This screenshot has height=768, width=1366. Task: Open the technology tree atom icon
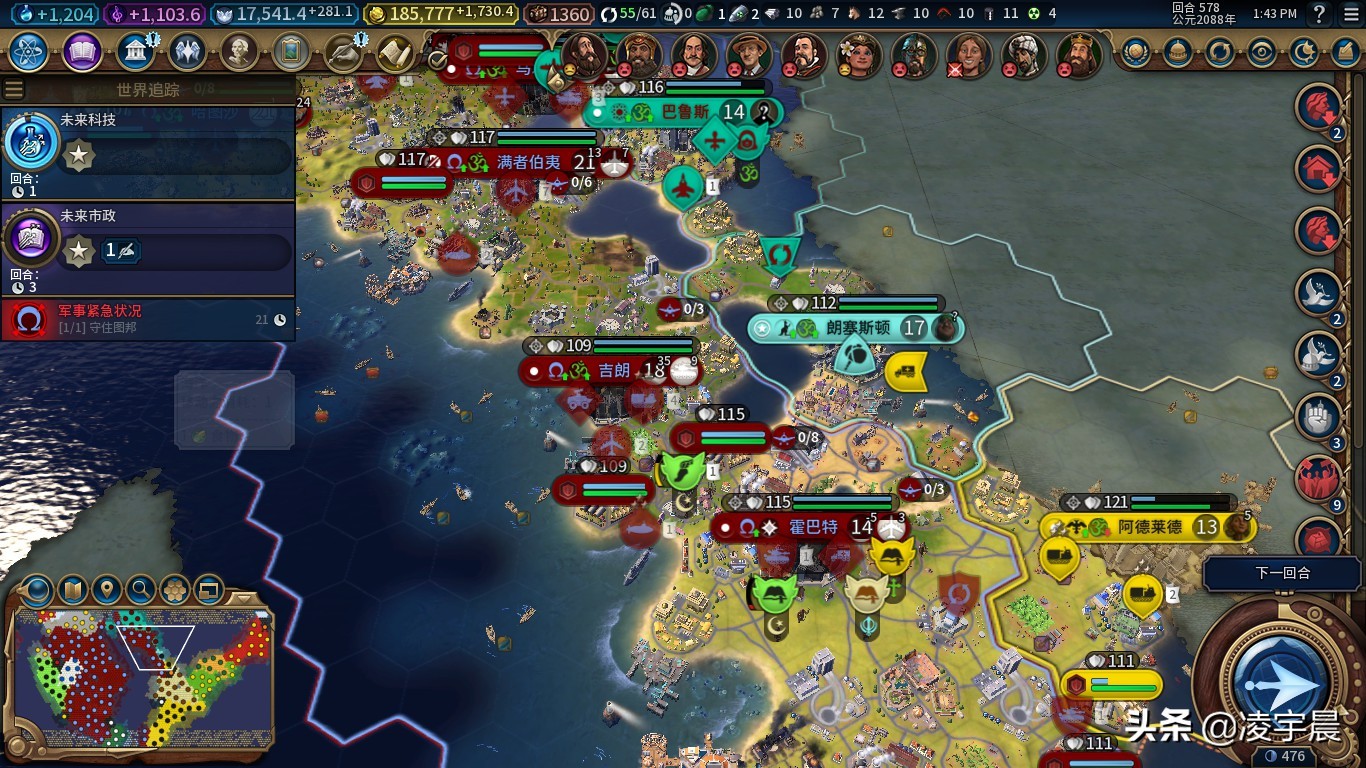[x=29, y=52]
